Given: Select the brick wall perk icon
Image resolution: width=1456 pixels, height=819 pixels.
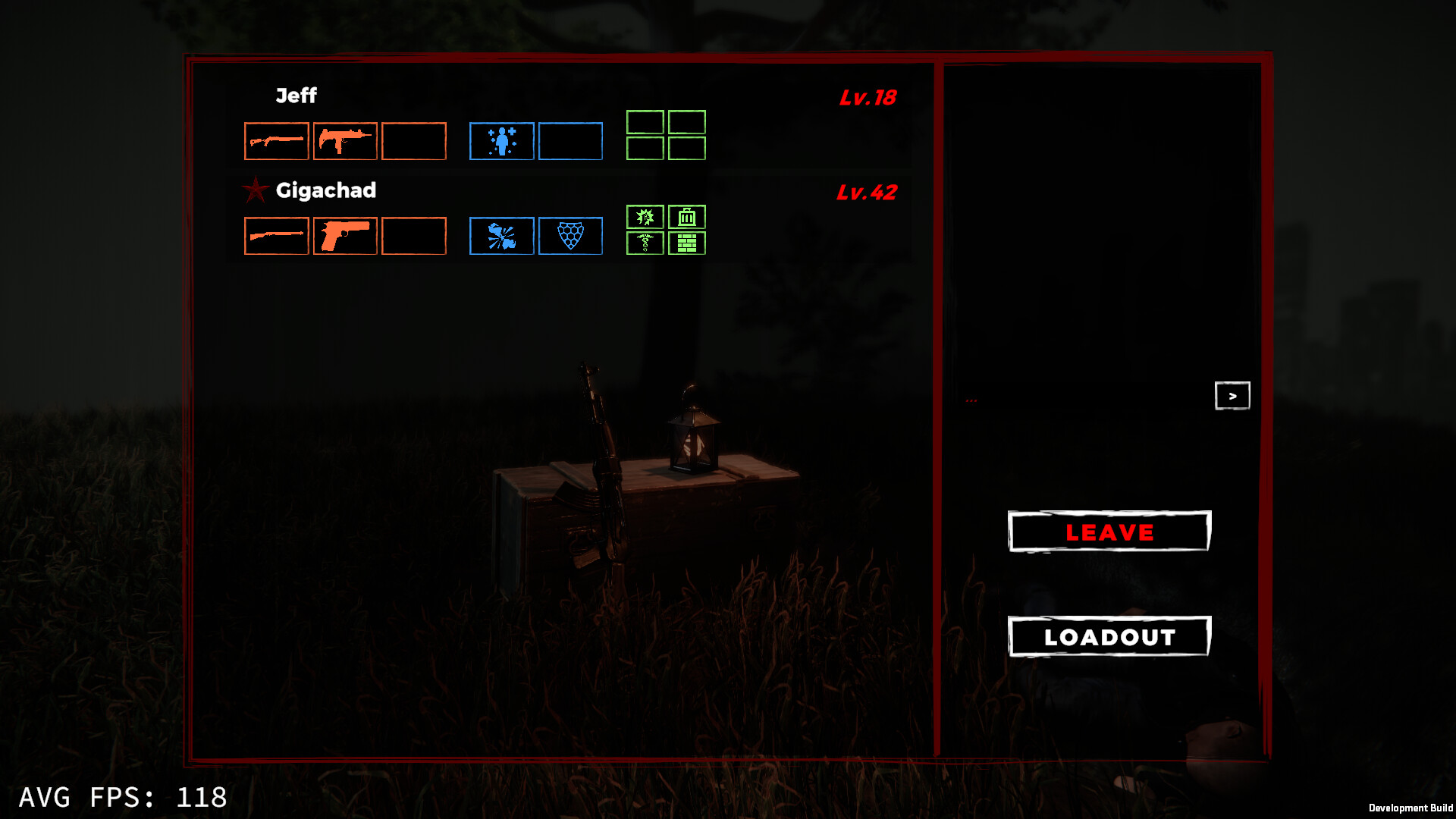Looking at the screenshot, I should click(x=686, y=244).
